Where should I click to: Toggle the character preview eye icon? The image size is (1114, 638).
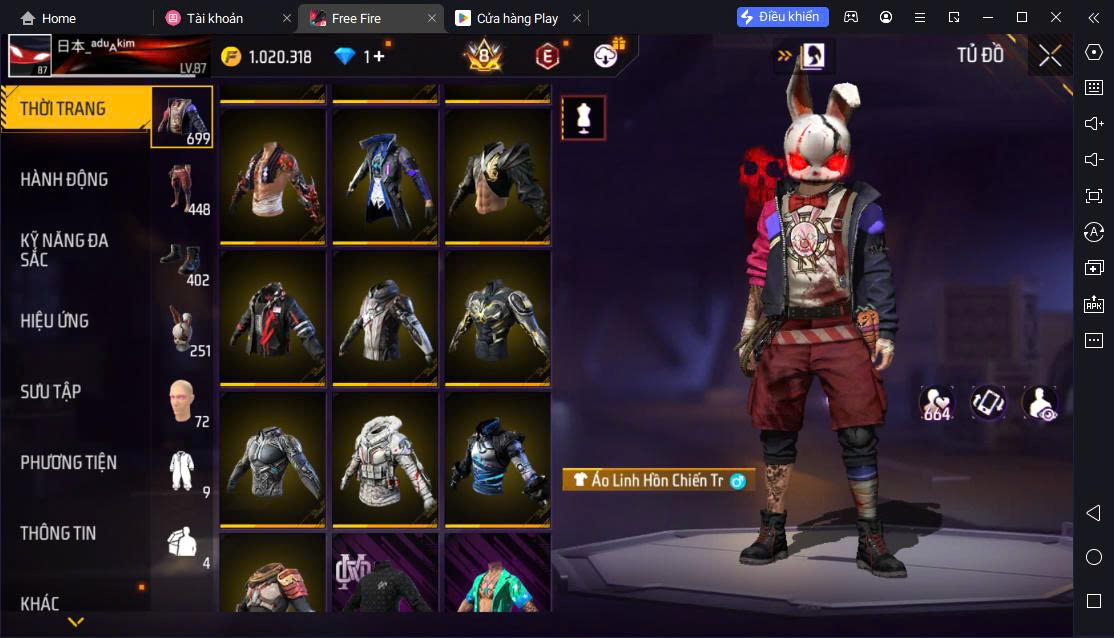[1040, 402]
